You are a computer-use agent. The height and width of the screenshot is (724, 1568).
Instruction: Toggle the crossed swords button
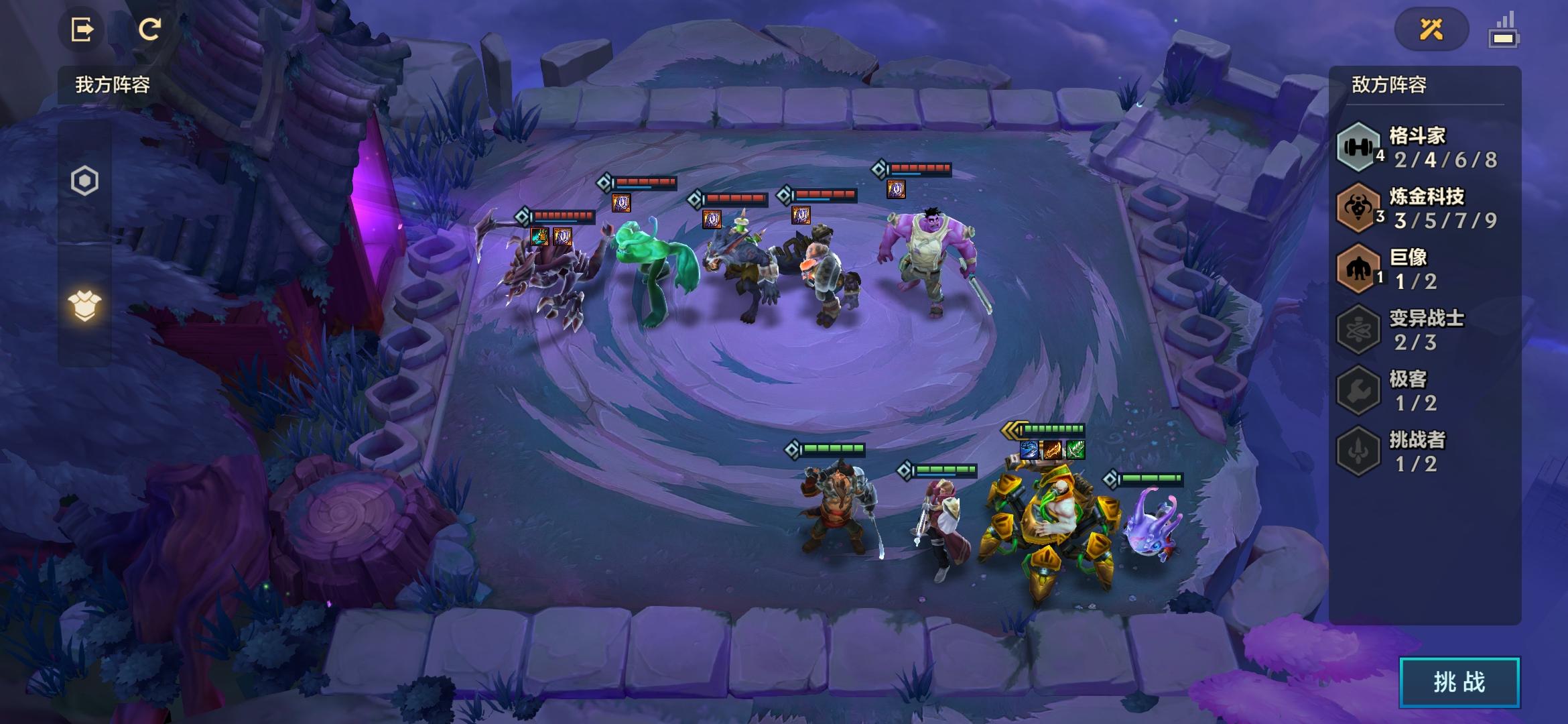[x=1431, y=29]
